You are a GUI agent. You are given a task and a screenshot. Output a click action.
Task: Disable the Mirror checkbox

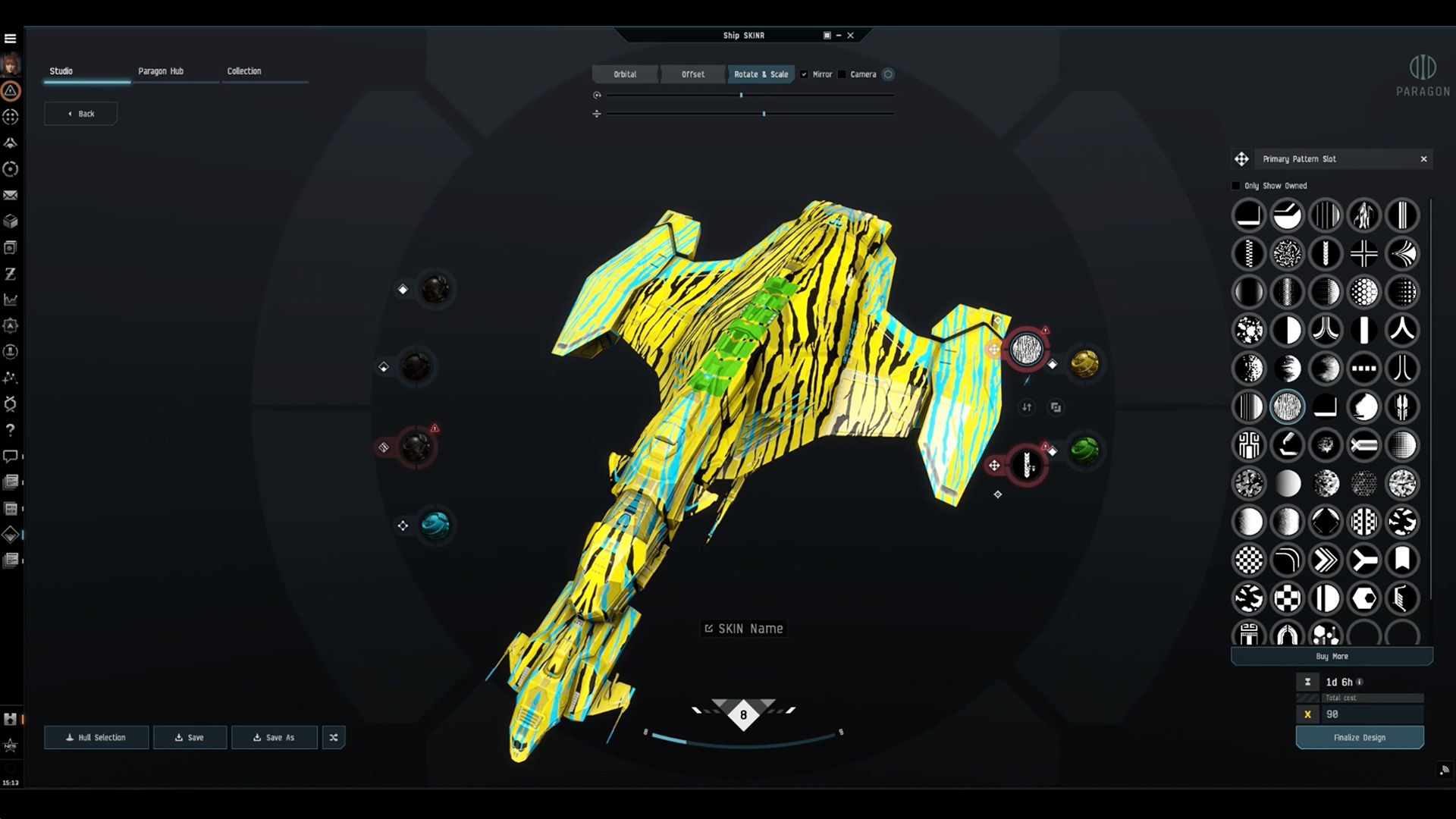(x=805, y=74)
